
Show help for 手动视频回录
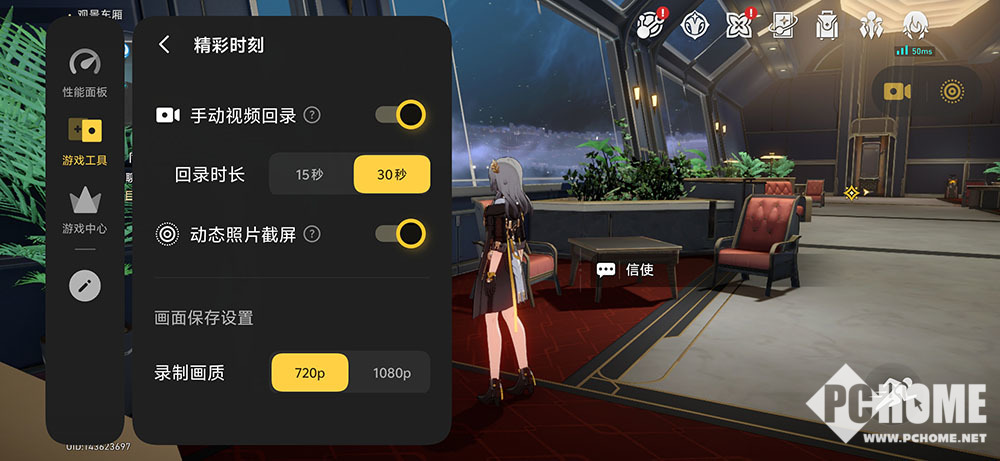(x=312, y=115)
